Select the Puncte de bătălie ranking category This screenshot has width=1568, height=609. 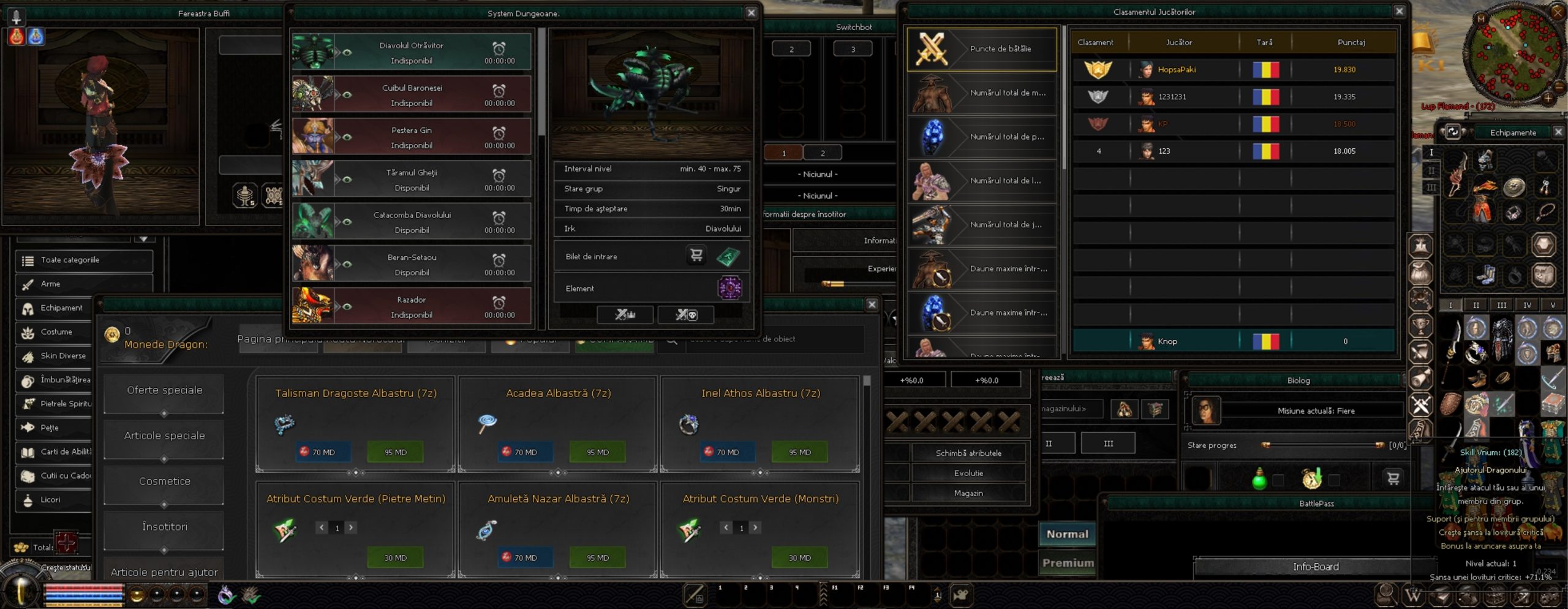coord(982,49)
